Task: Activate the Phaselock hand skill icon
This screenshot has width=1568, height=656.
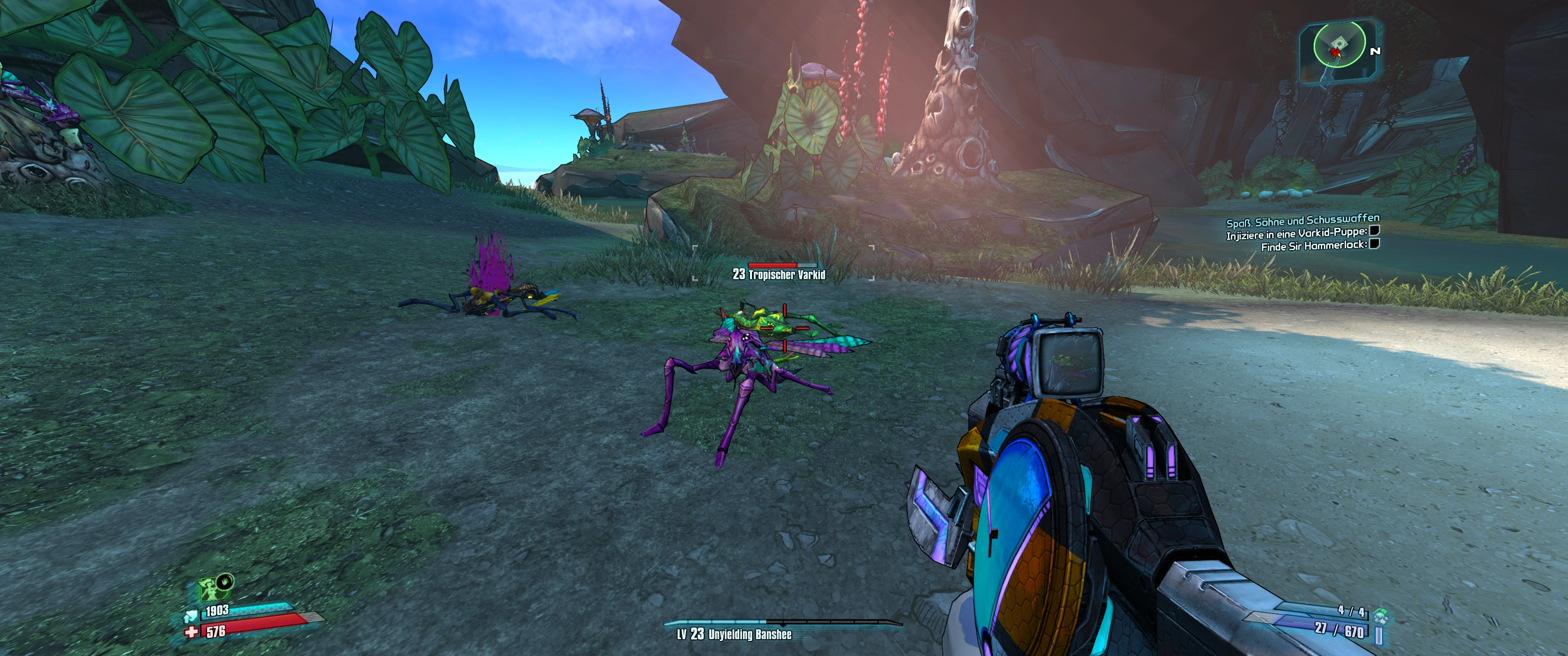Action: point(225,581)
